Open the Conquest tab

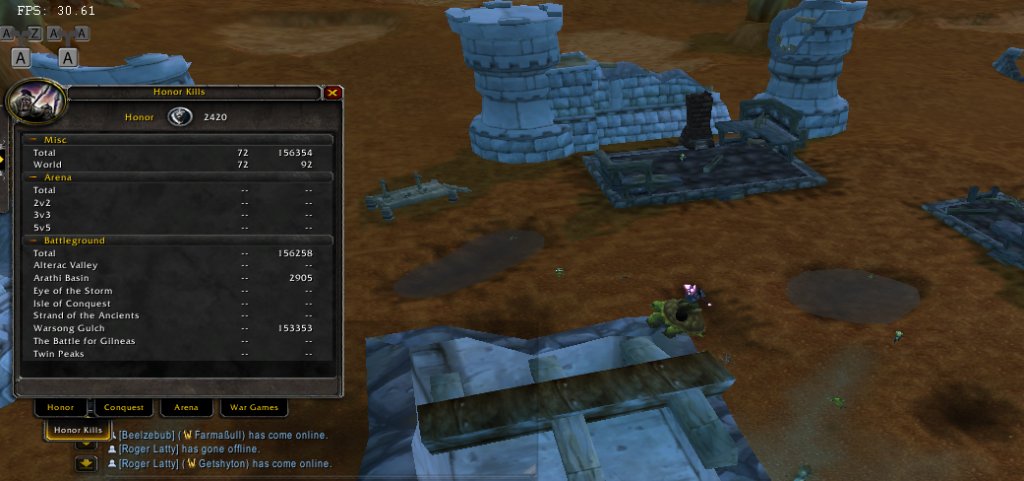(x=124, y=407)
